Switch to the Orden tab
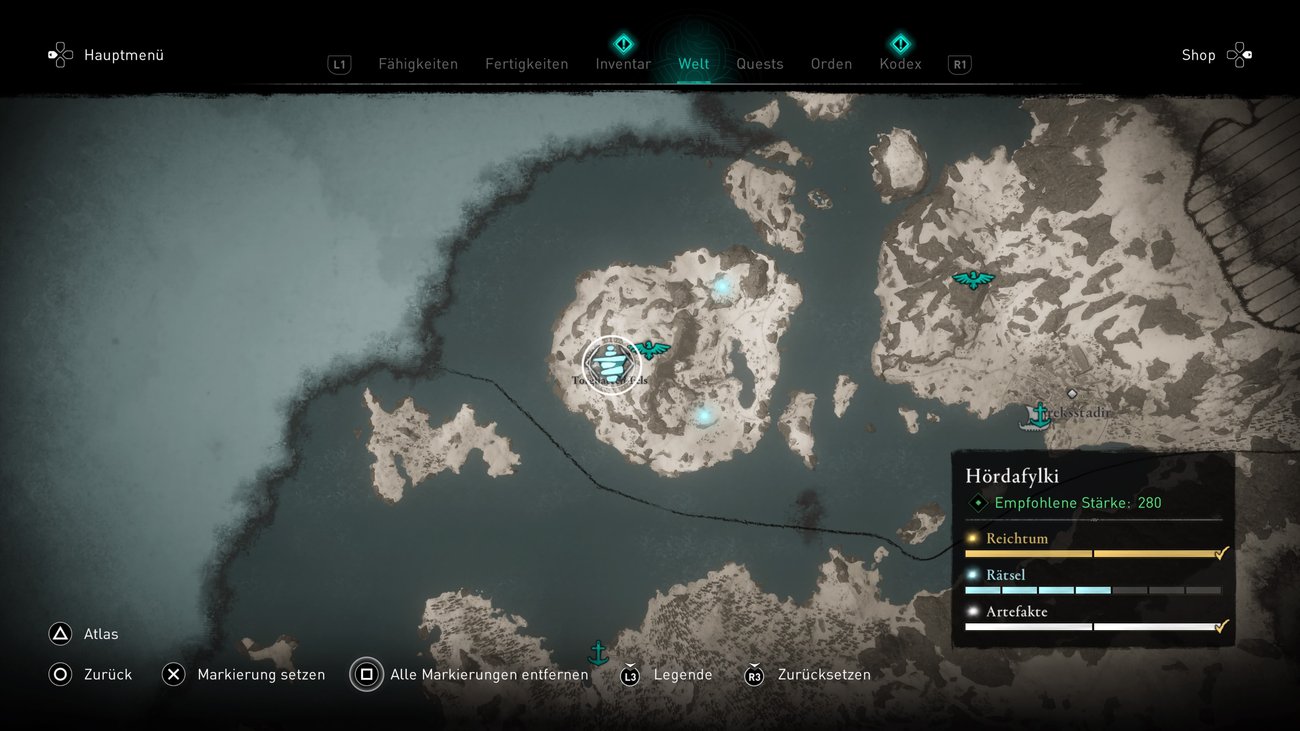 click(x=831, y=64)
